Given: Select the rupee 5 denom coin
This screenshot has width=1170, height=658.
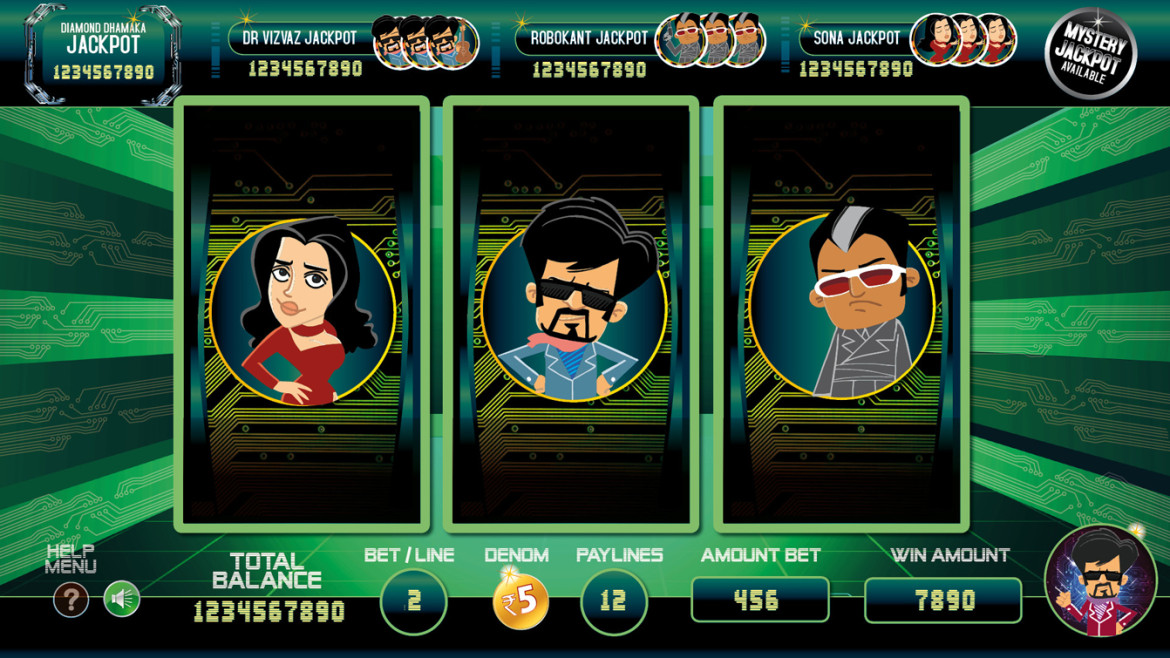Looking at the screenshot, I should click(x=520, y=601).
